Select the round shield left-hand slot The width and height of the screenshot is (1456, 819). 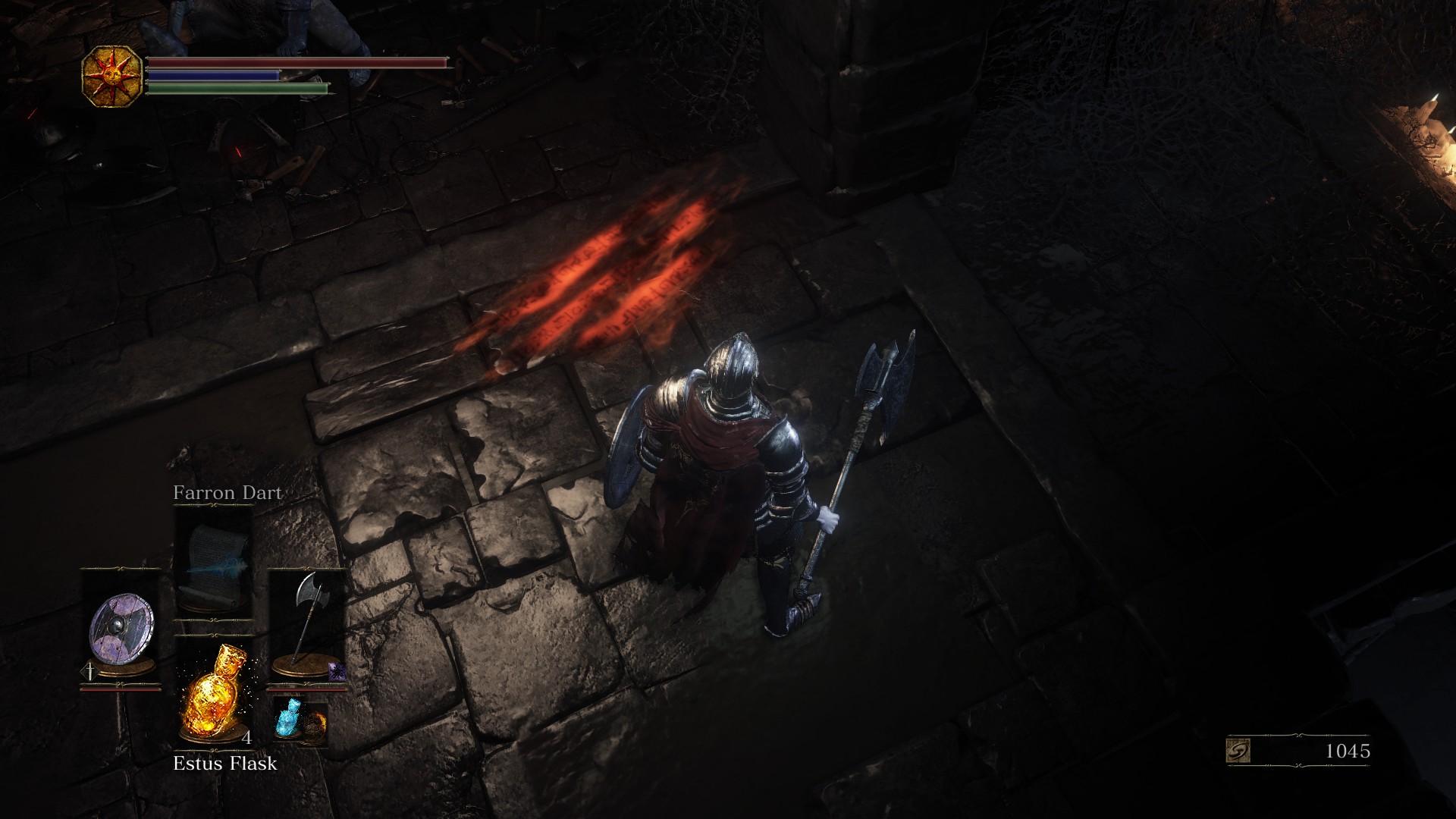(121, 626)
